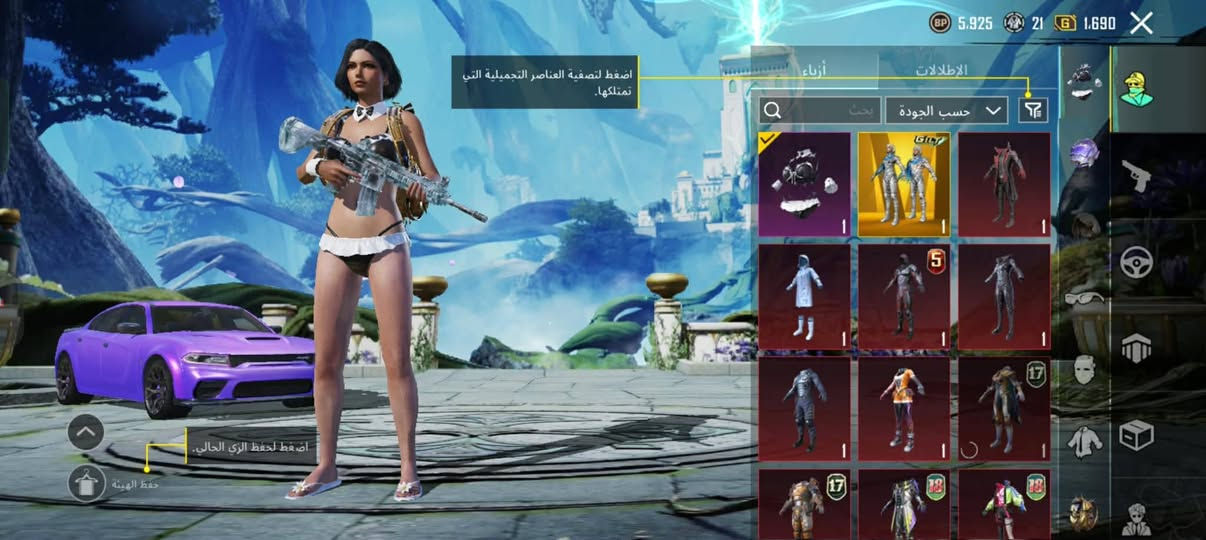The image size is (1206, 540).
Task: Open the sort-by-quality dropdown
Action: (x=946, y=110)
